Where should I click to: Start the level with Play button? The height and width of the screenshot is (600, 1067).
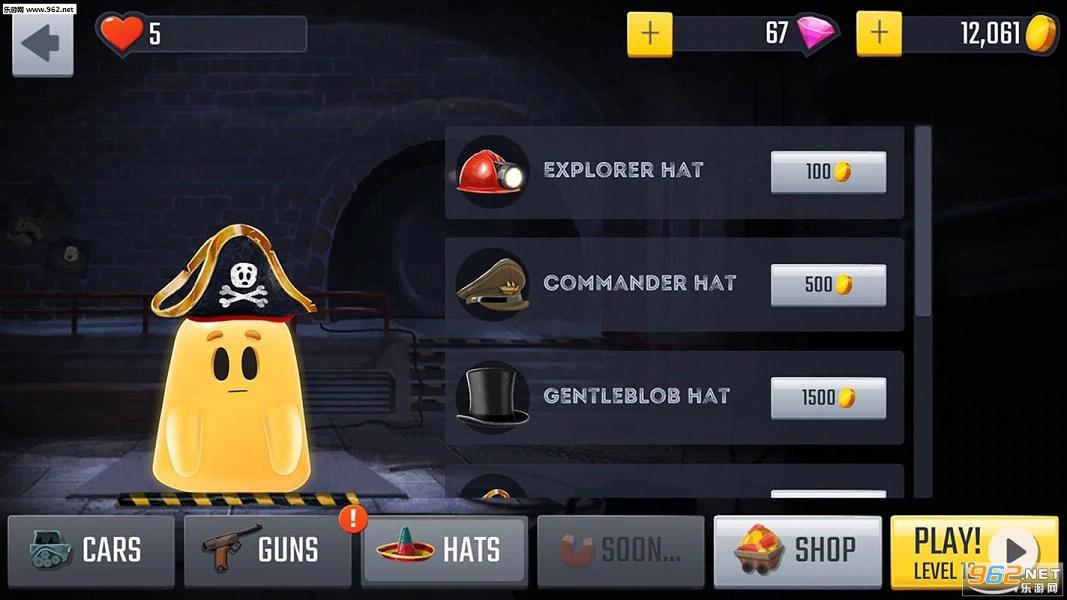click(x=974, y=550)
